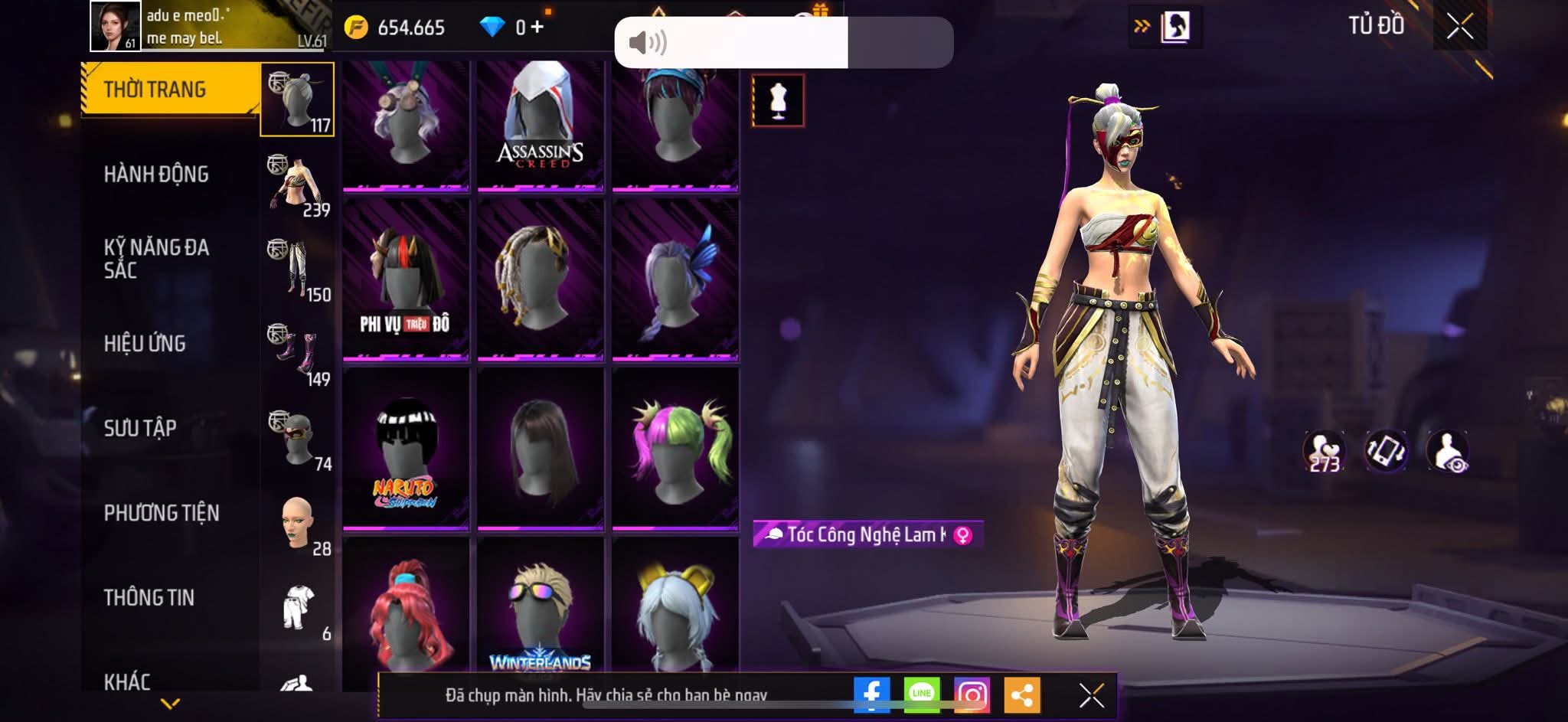Select the blonde dreadlocks hairstyle
This screenshot has height=722, width=1568.
click(541, 279)
